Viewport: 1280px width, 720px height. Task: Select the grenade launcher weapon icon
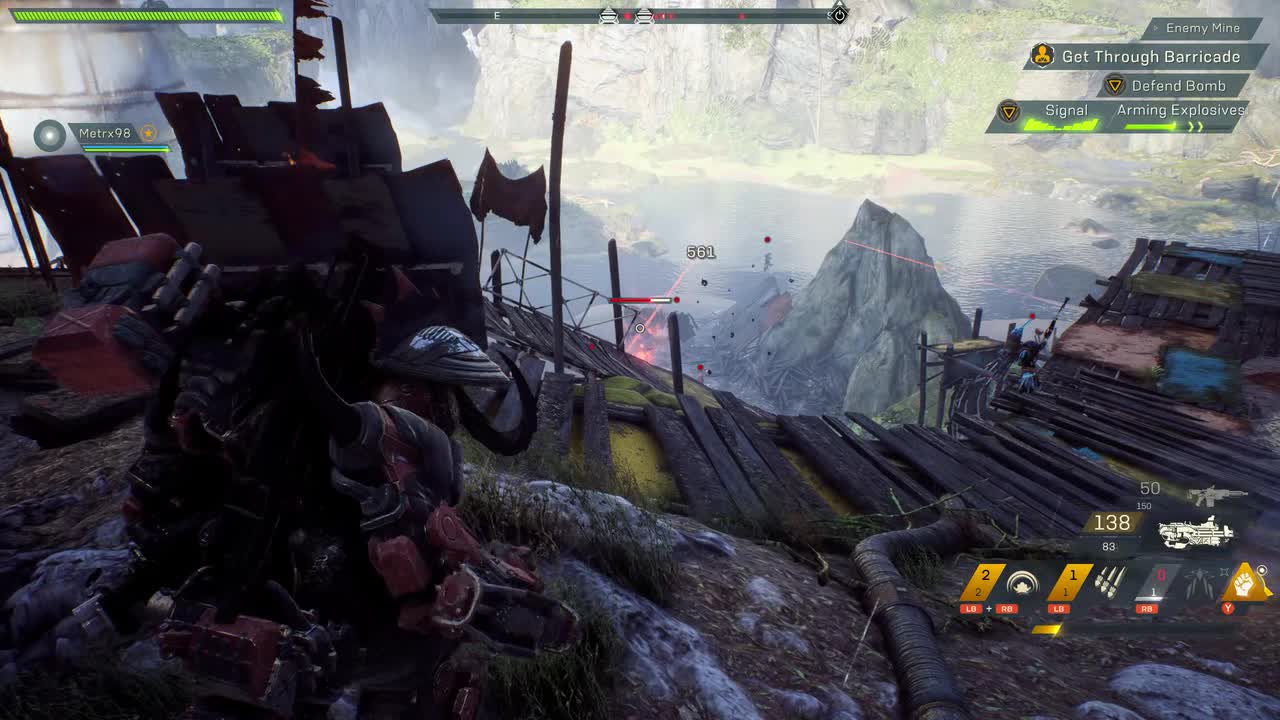pyautogui.click(x=1195, y=532)
